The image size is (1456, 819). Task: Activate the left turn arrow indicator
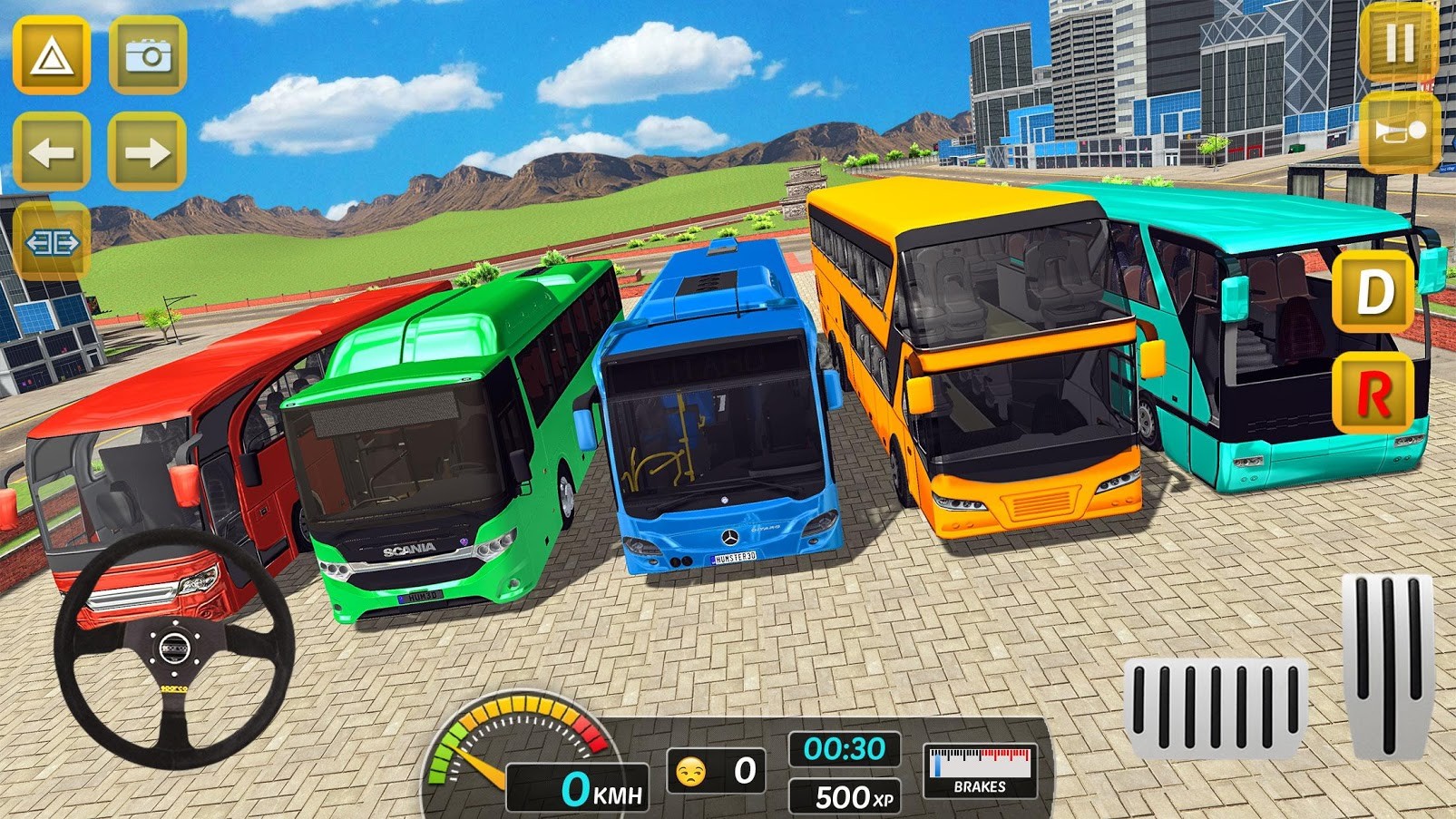[52, 151]
